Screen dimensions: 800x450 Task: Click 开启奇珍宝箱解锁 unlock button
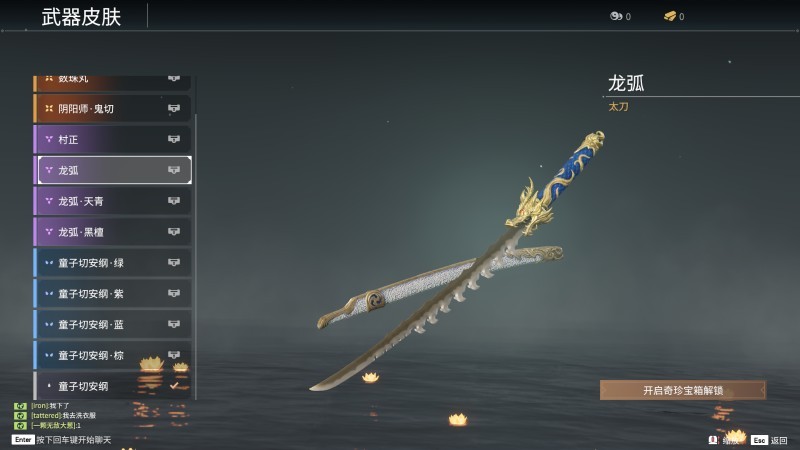point(683,390)
